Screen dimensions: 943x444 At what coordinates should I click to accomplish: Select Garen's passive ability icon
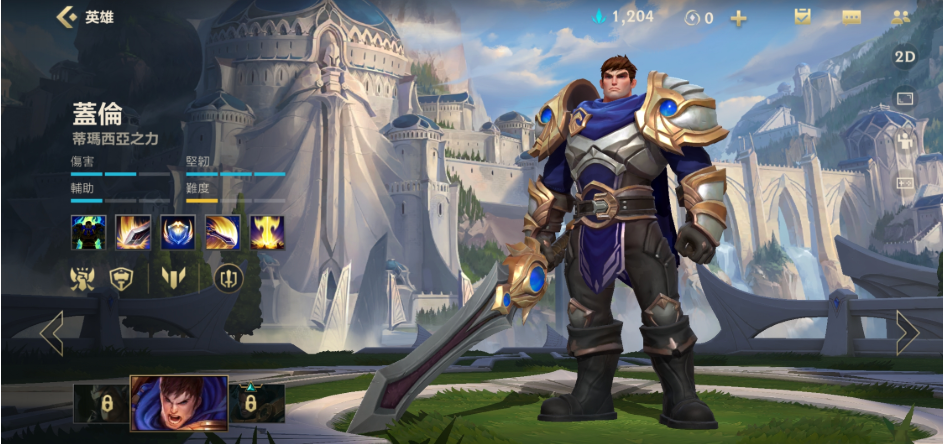pyautogui.click(x=88, y=231)
